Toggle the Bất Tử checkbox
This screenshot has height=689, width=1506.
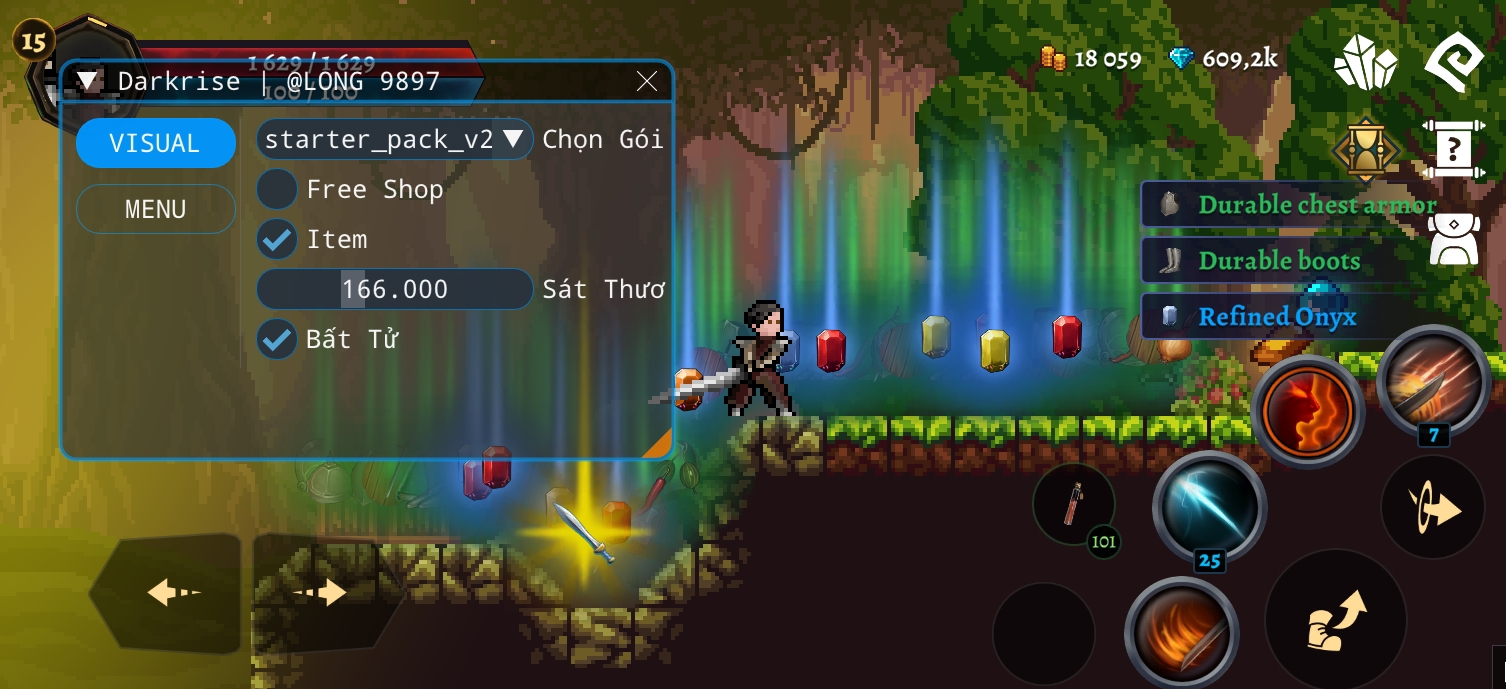(x=277, y=339)
